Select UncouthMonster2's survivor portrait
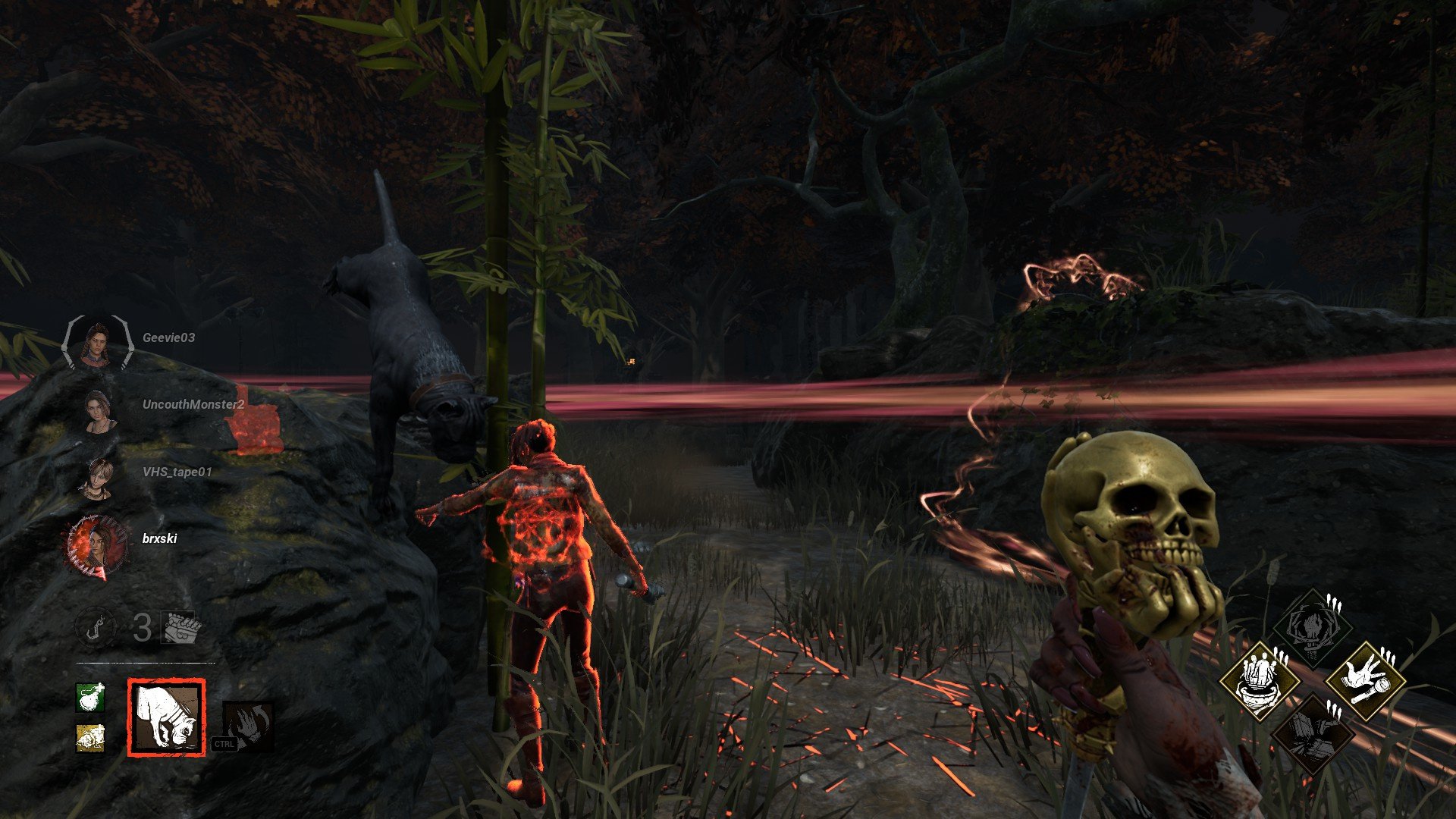 click(99, 411)
